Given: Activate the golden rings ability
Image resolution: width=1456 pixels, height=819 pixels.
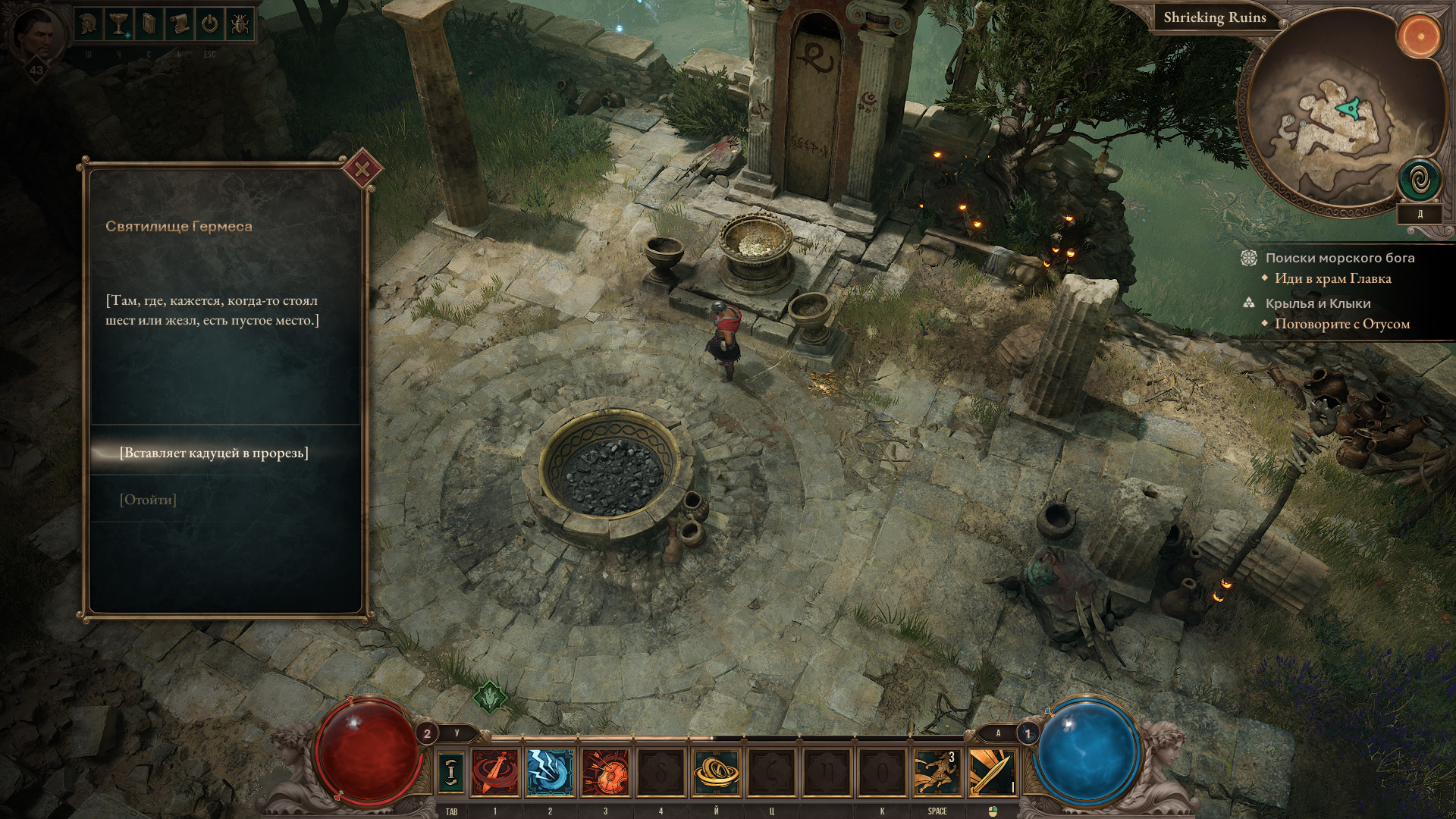Looking at the screenshot, I should click(x=716, y=771).
